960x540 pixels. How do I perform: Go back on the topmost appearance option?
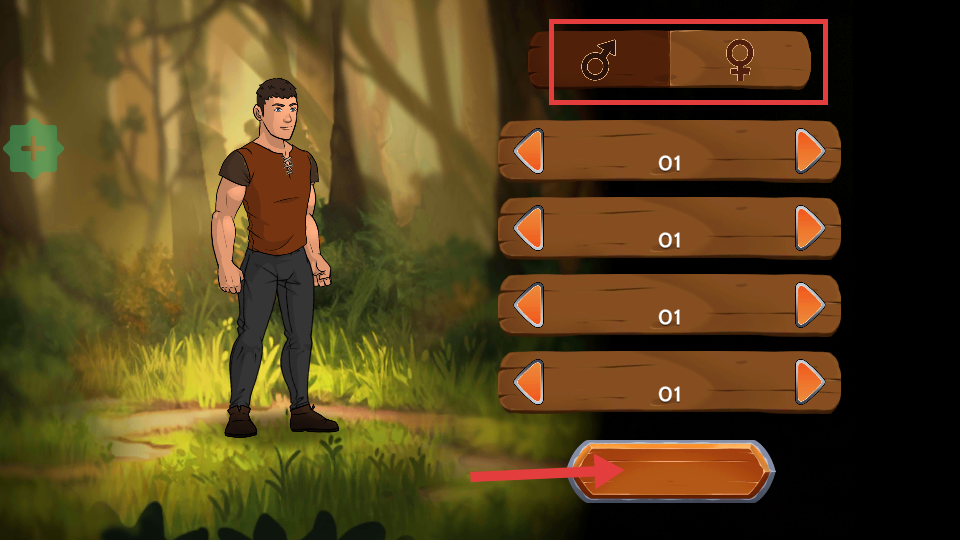tap(528, 151)
